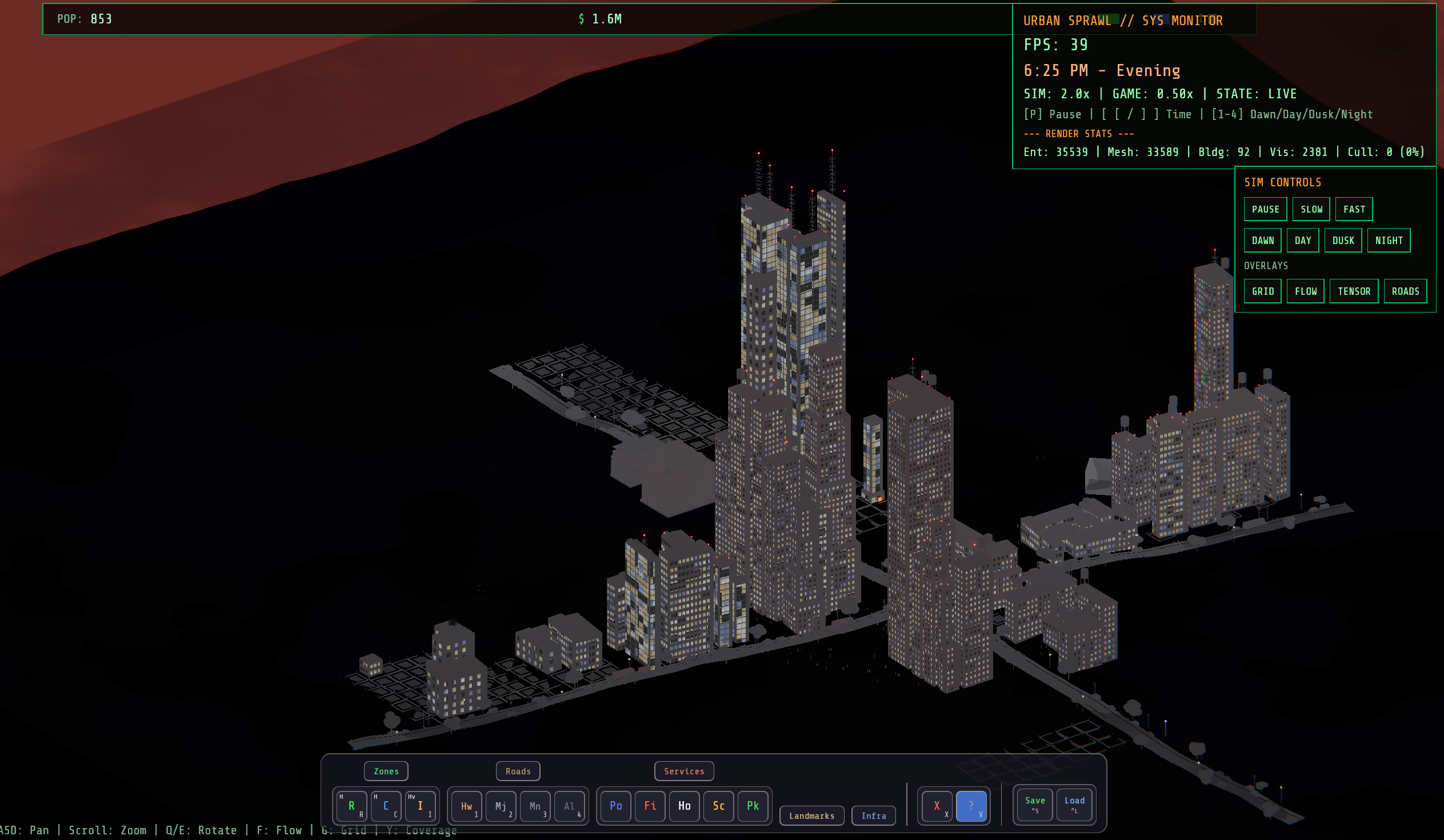Switch time of day to DAWN
Viewport: 1444px width, 840px height.
[x=1262, y=240]
